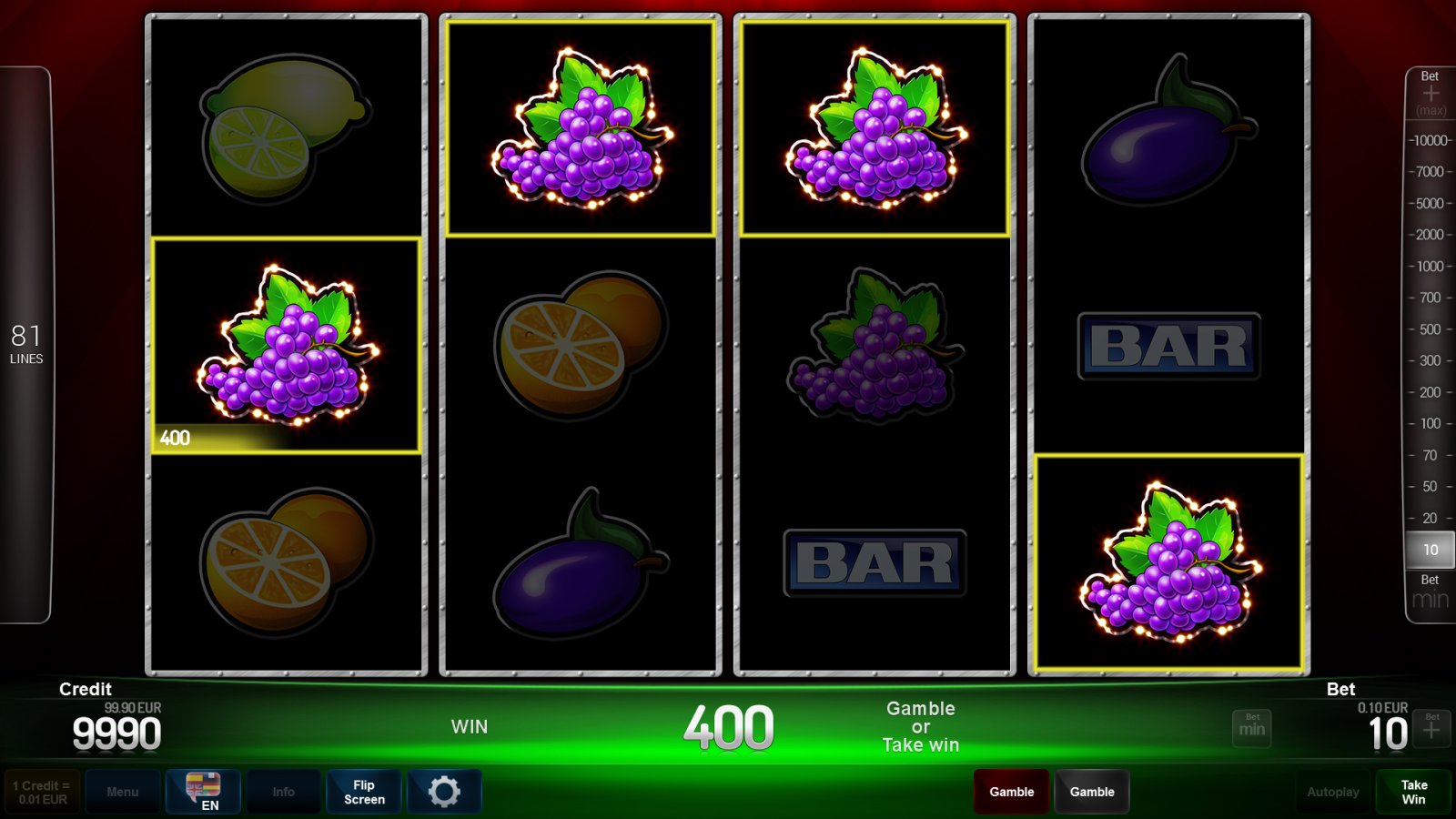Click the 1 Credit = 0.01 EUR denomination display
The image size is (1456, 819).
(41, 790)
